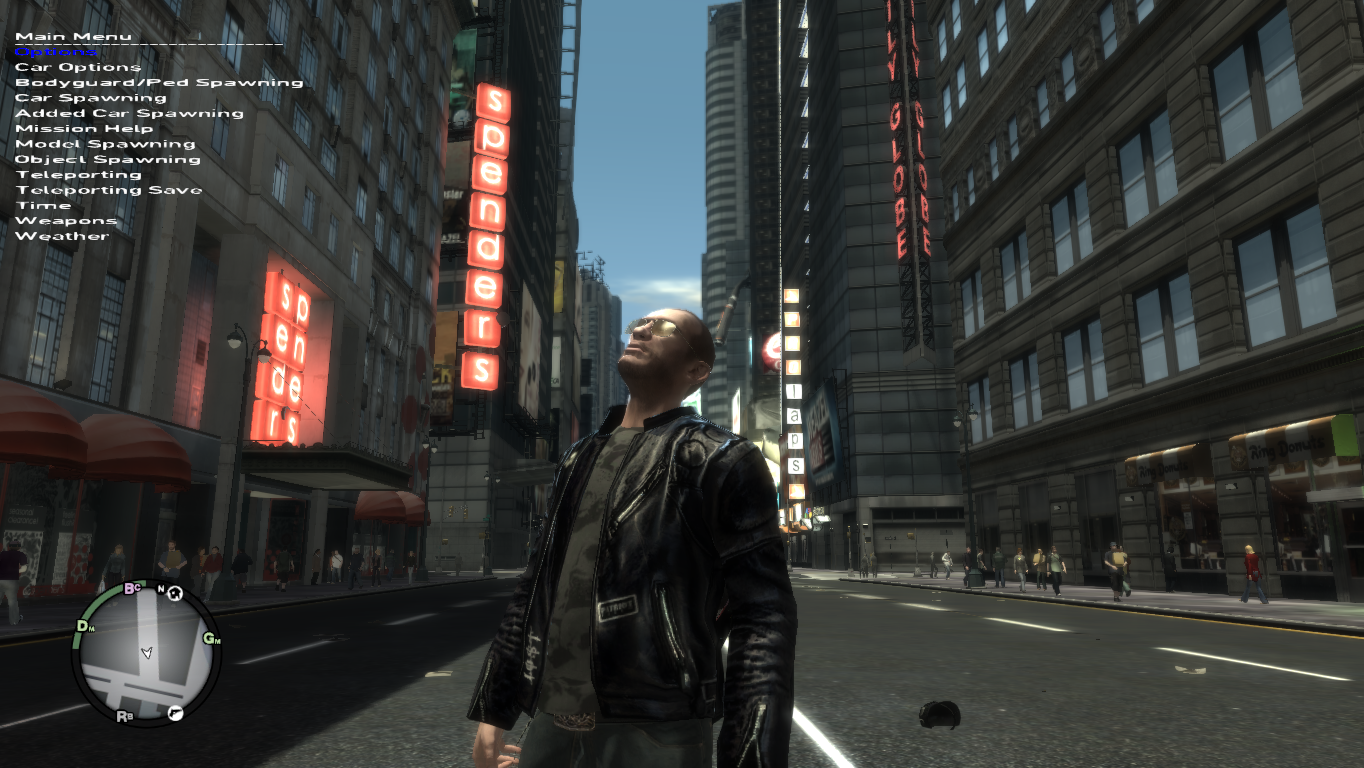Click the clothing store shirt blip on the radar
Image resolution: width=1364 pixels, height=768 pixels.
pos(175,594)
